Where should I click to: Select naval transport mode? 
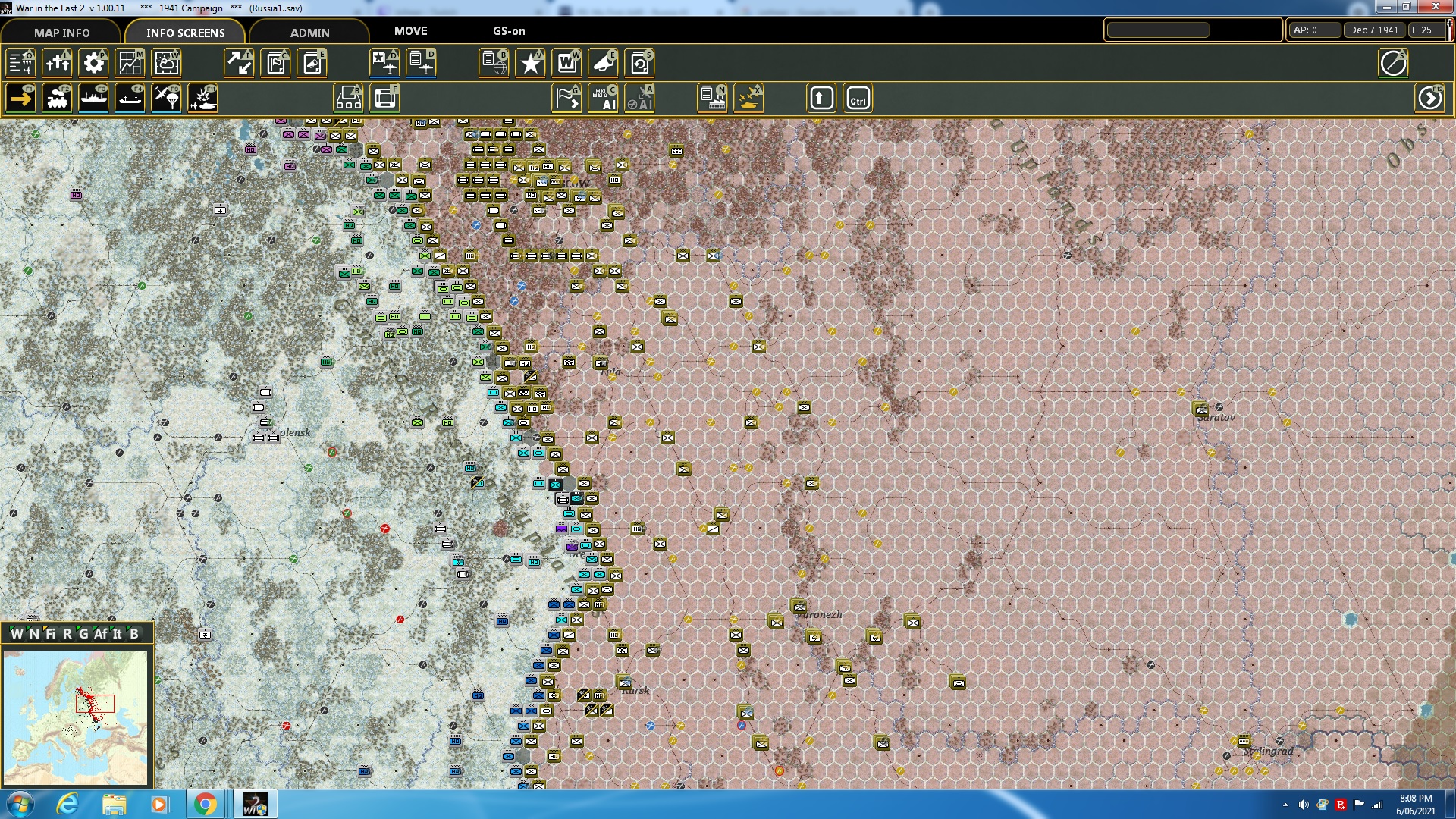(x=93, y=98)
